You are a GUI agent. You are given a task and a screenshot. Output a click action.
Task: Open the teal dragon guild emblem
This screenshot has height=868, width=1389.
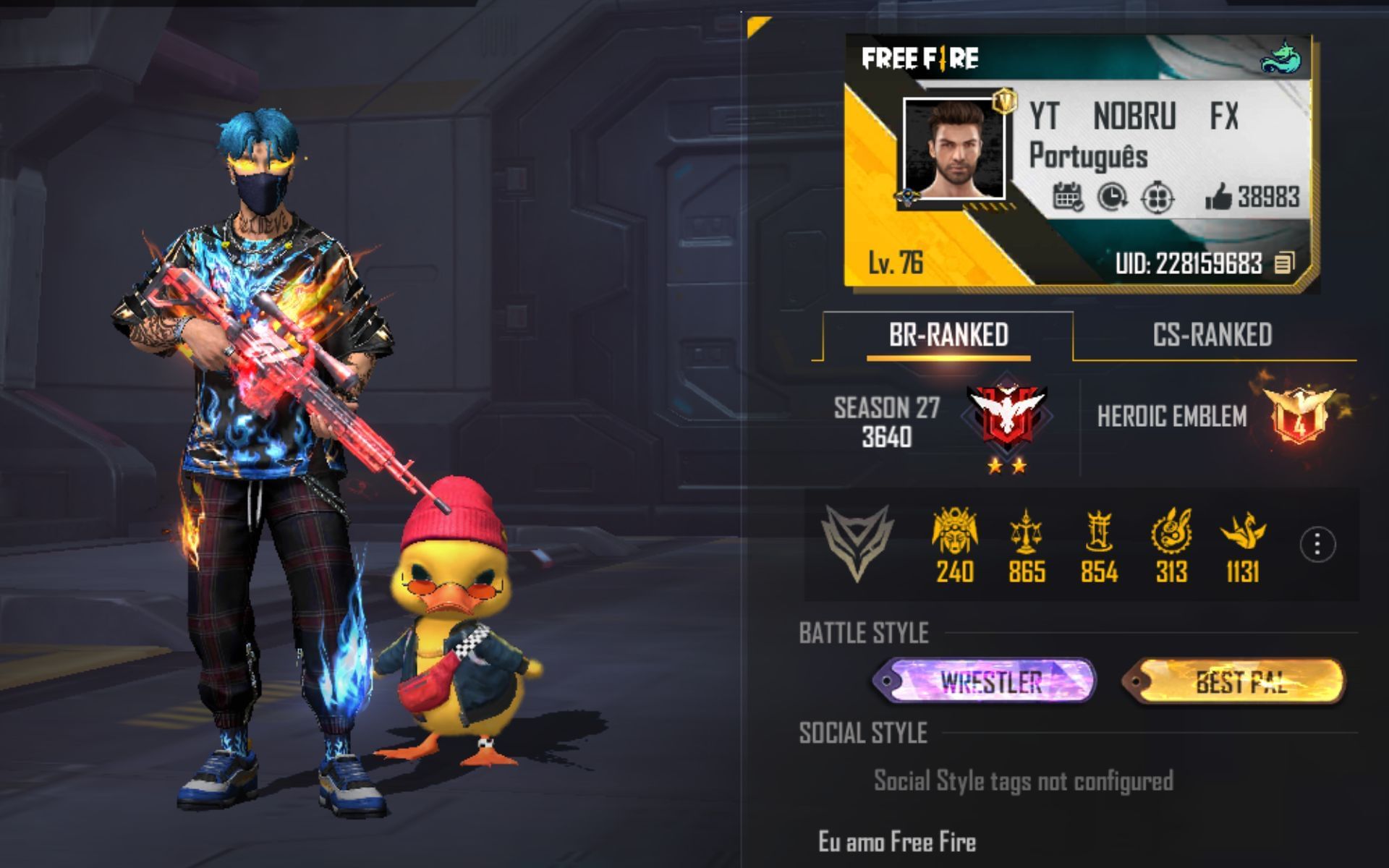pos(1281,59)
